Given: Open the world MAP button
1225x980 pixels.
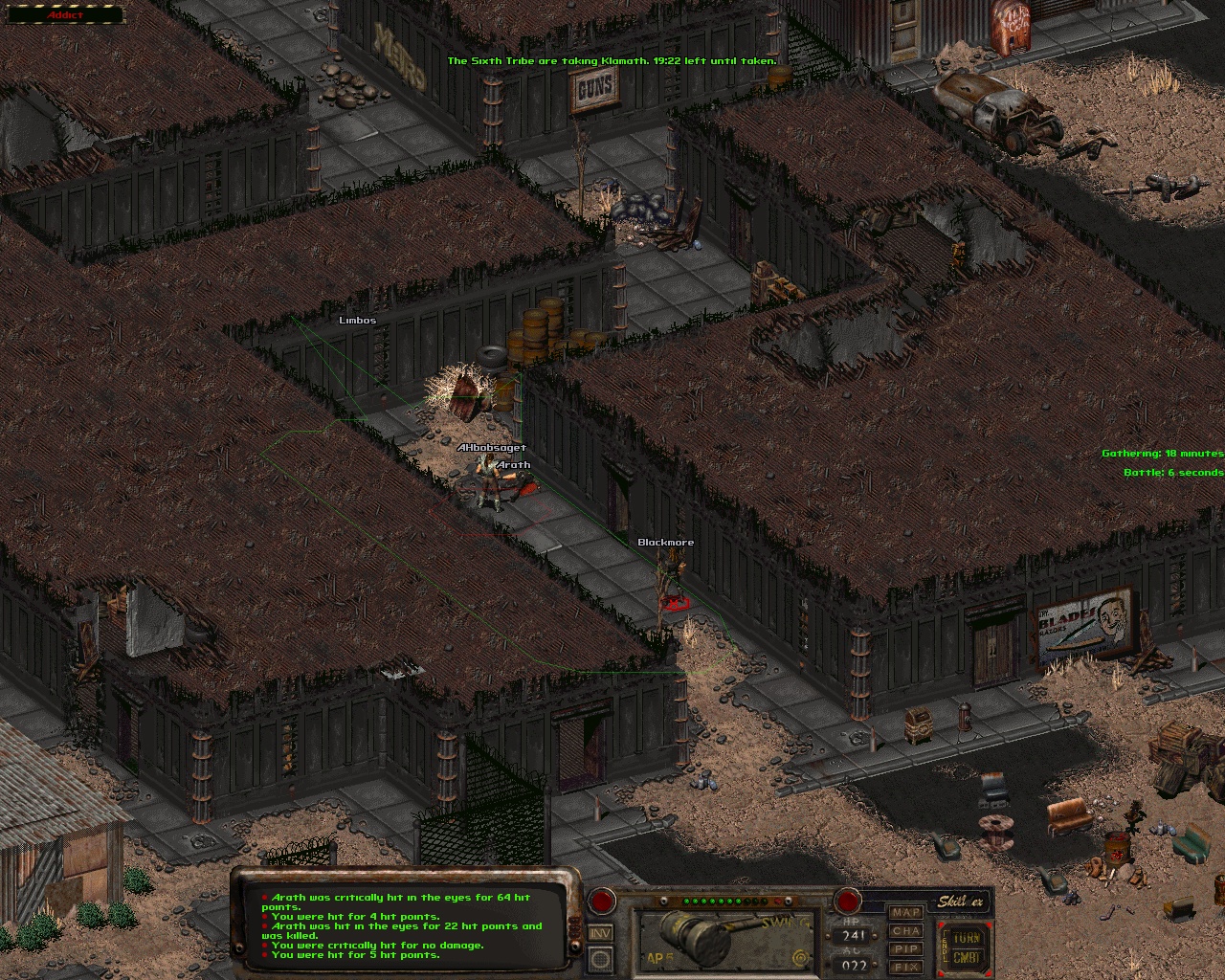Looking at the screenshot, I should (906, 913).
